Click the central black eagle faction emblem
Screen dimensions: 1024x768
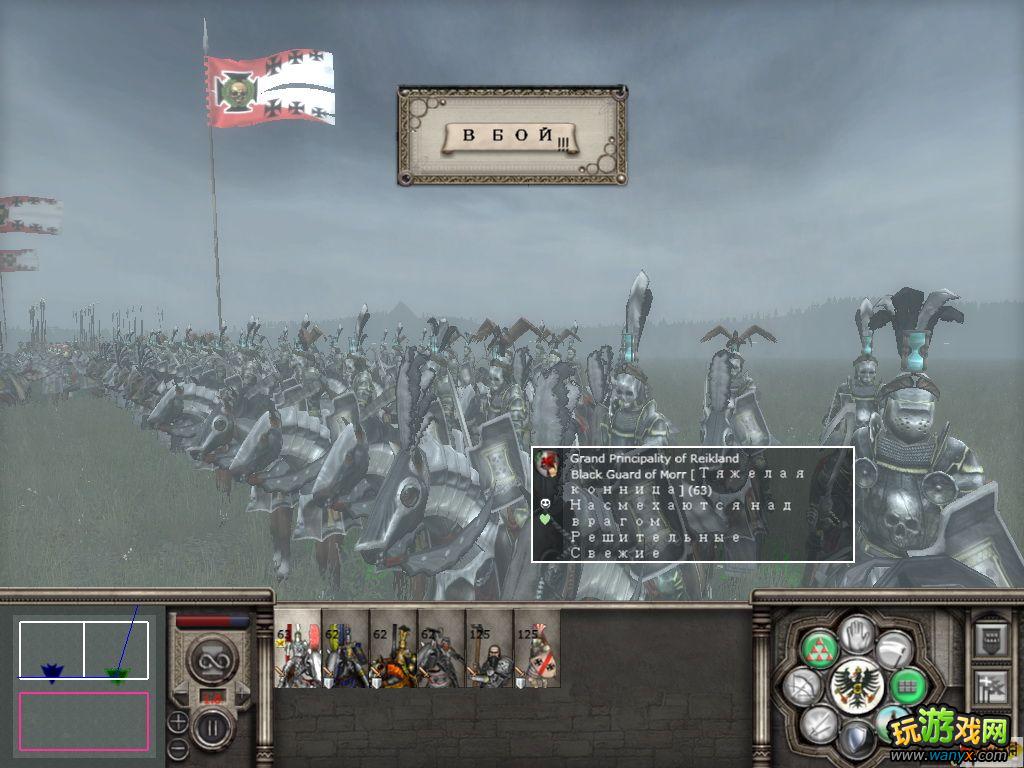click(x=855, y=686)
